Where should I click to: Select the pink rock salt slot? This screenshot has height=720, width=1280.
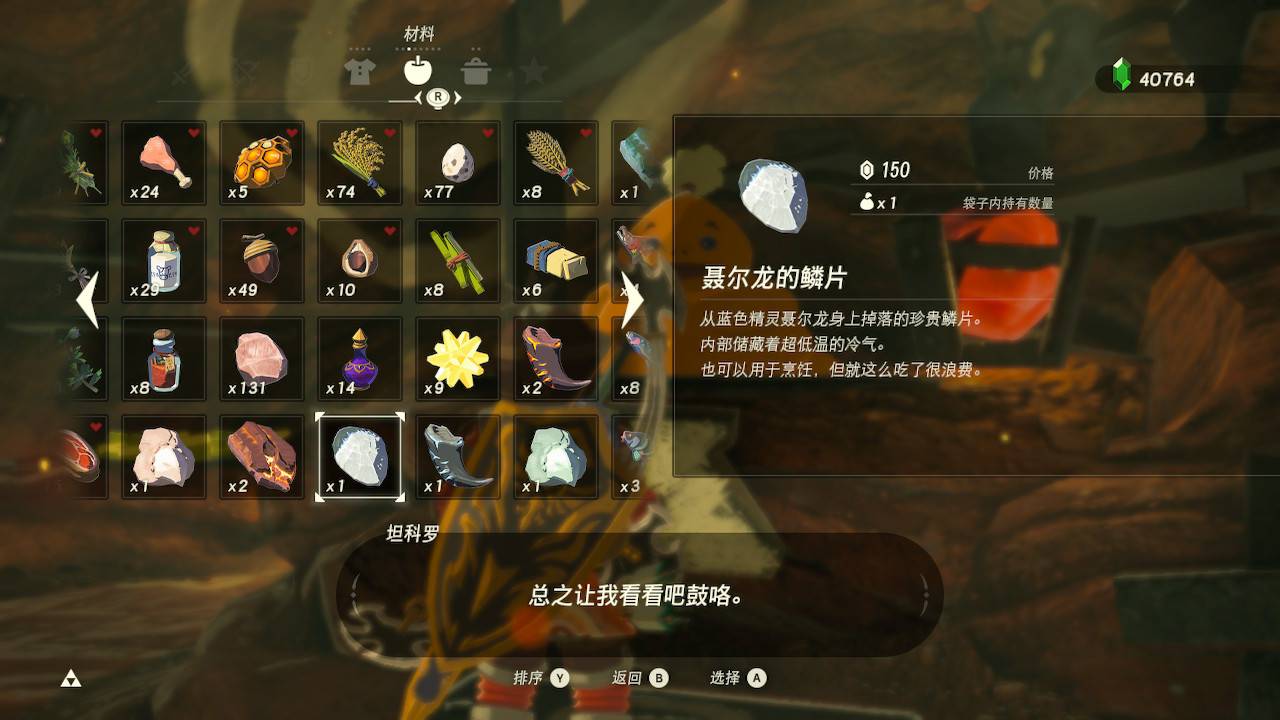pyautogui.click(x=262, y=359)
